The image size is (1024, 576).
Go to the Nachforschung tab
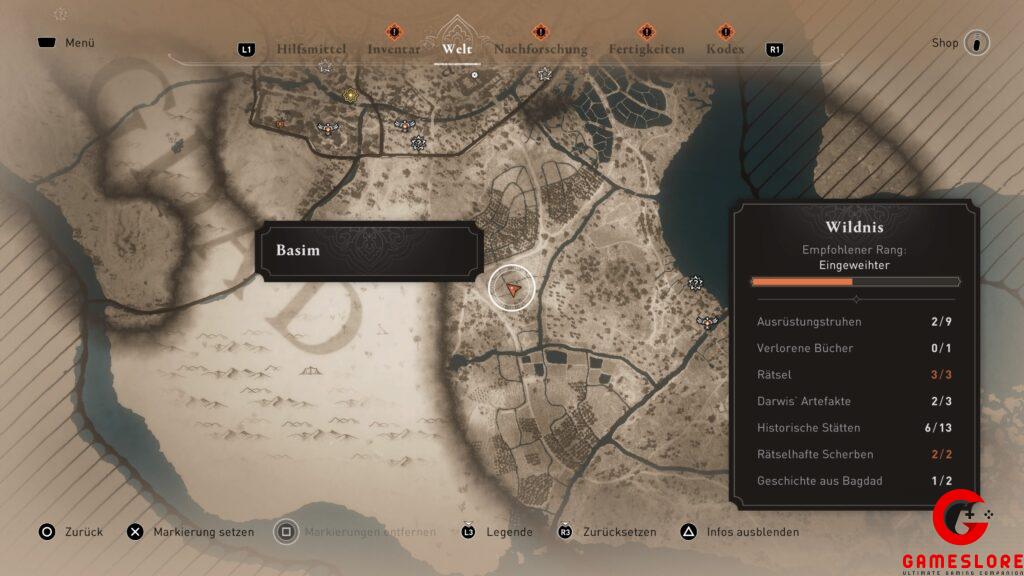click(540, 49)
